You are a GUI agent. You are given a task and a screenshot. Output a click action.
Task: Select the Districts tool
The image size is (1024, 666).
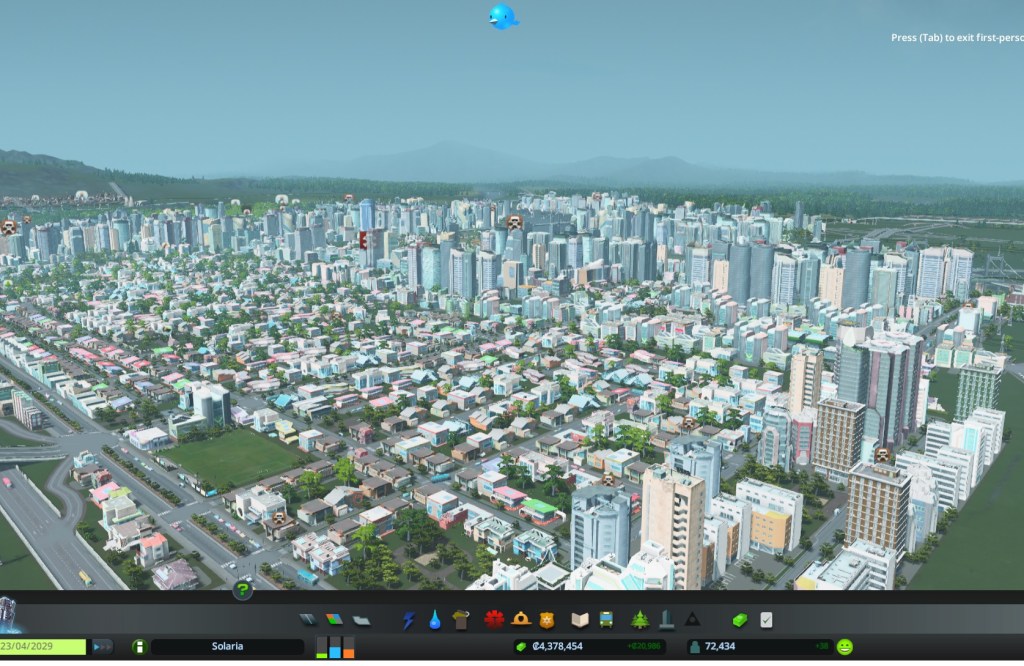click(x=361, y=620)
